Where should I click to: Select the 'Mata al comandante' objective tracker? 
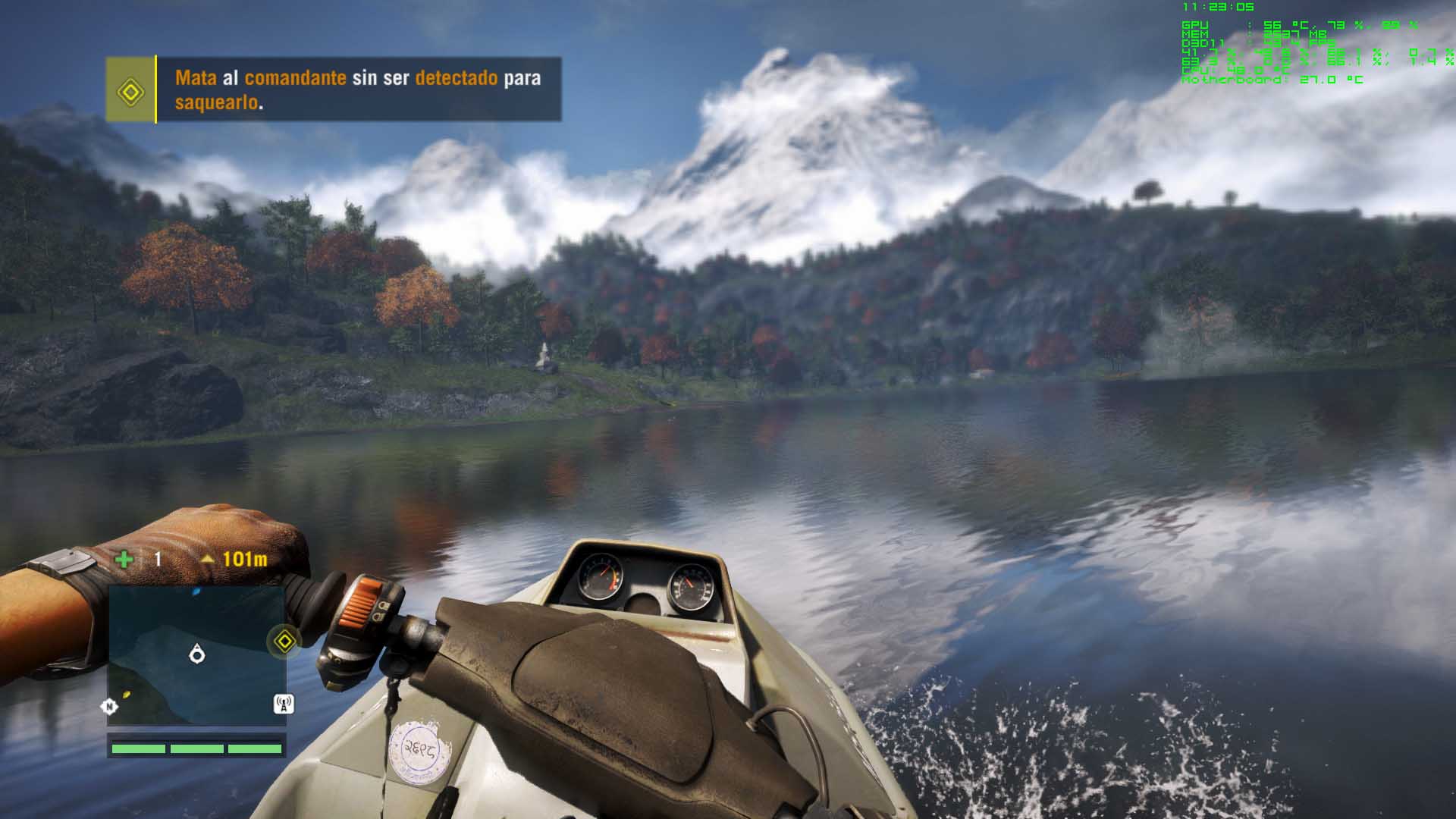click(x=358, y=89)
